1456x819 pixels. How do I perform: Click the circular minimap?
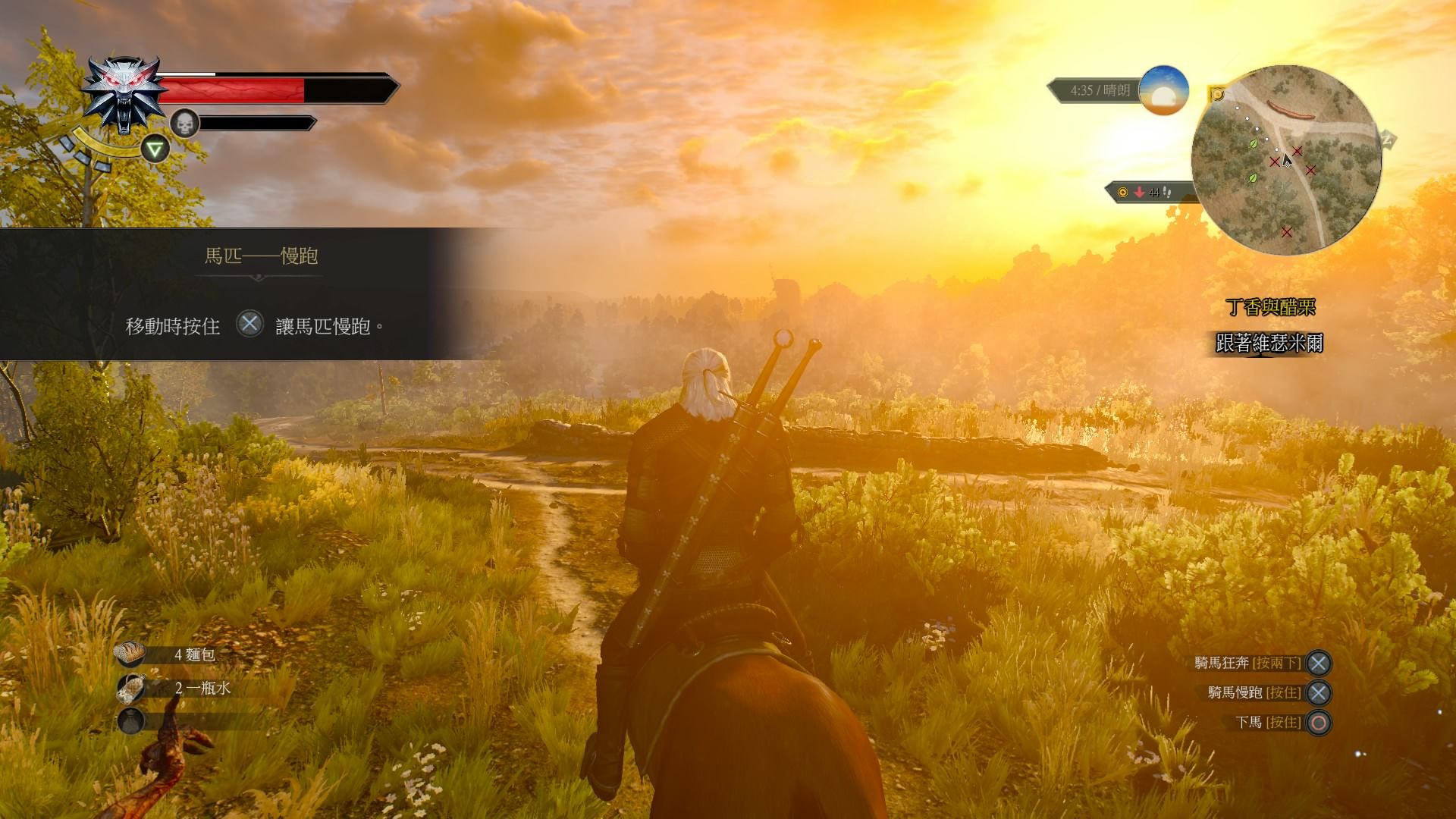click(1285, 160)
